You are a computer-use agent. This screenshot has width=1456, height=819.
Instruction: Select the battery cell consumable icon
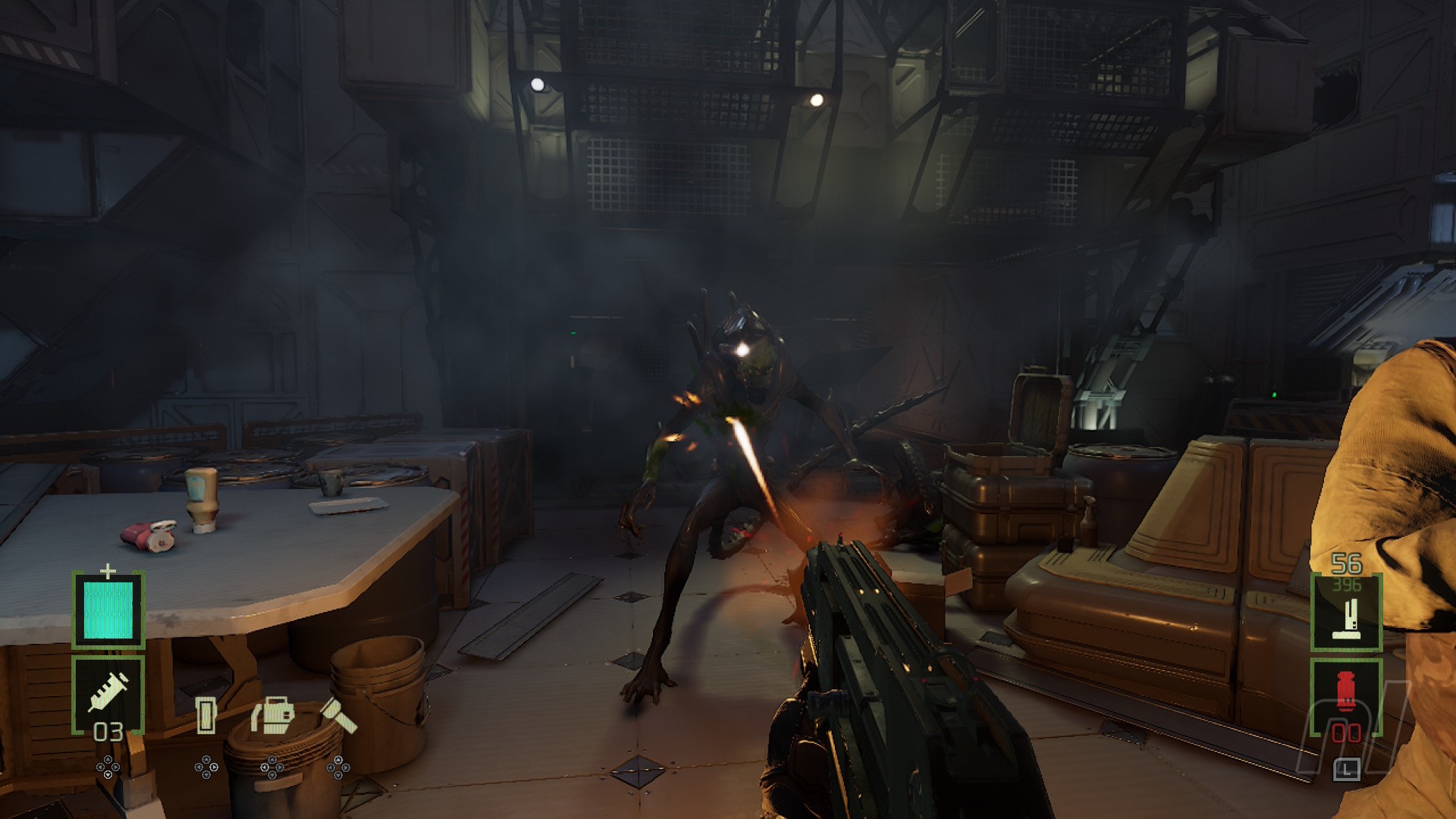[x=206, y=714]
